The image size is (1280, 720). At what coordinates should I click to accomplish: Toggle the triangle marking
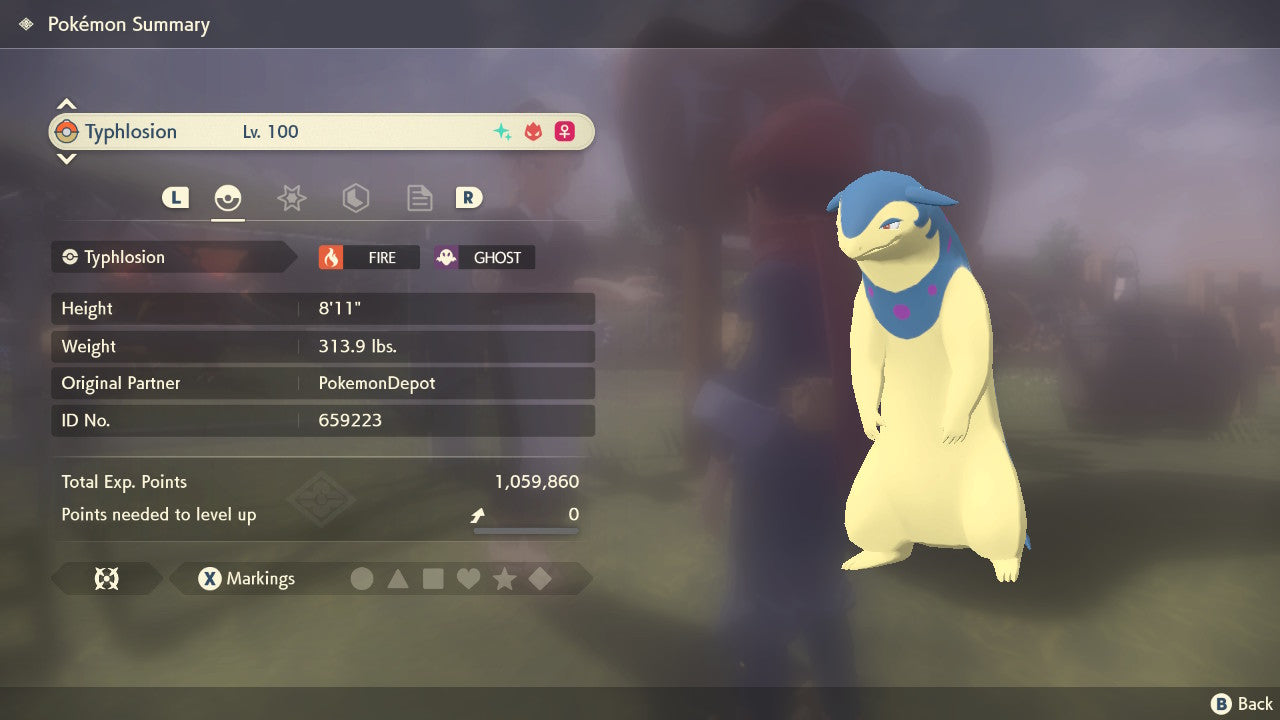click(x=398, y=579)
